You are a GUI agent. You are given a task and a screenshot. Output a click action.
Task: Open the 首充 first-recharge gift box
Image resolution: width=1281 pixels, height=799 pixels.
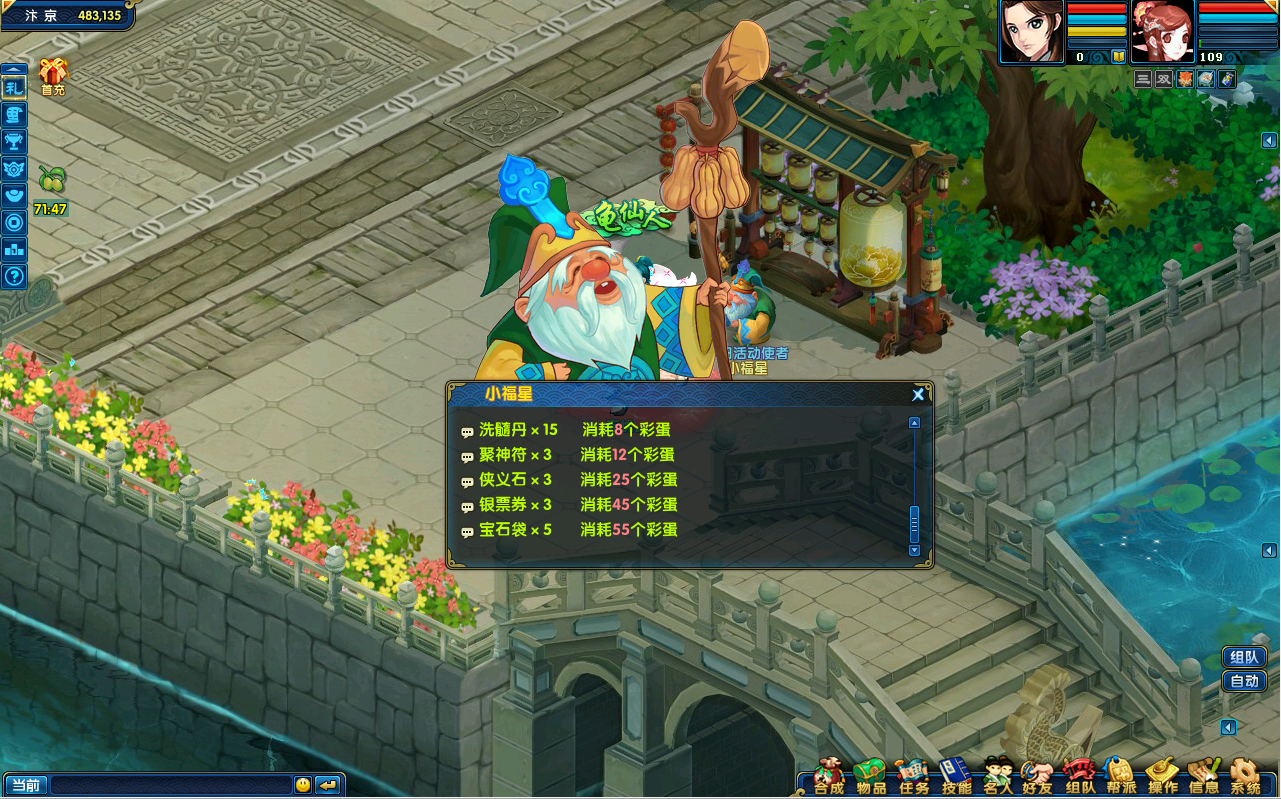[53, 76]
